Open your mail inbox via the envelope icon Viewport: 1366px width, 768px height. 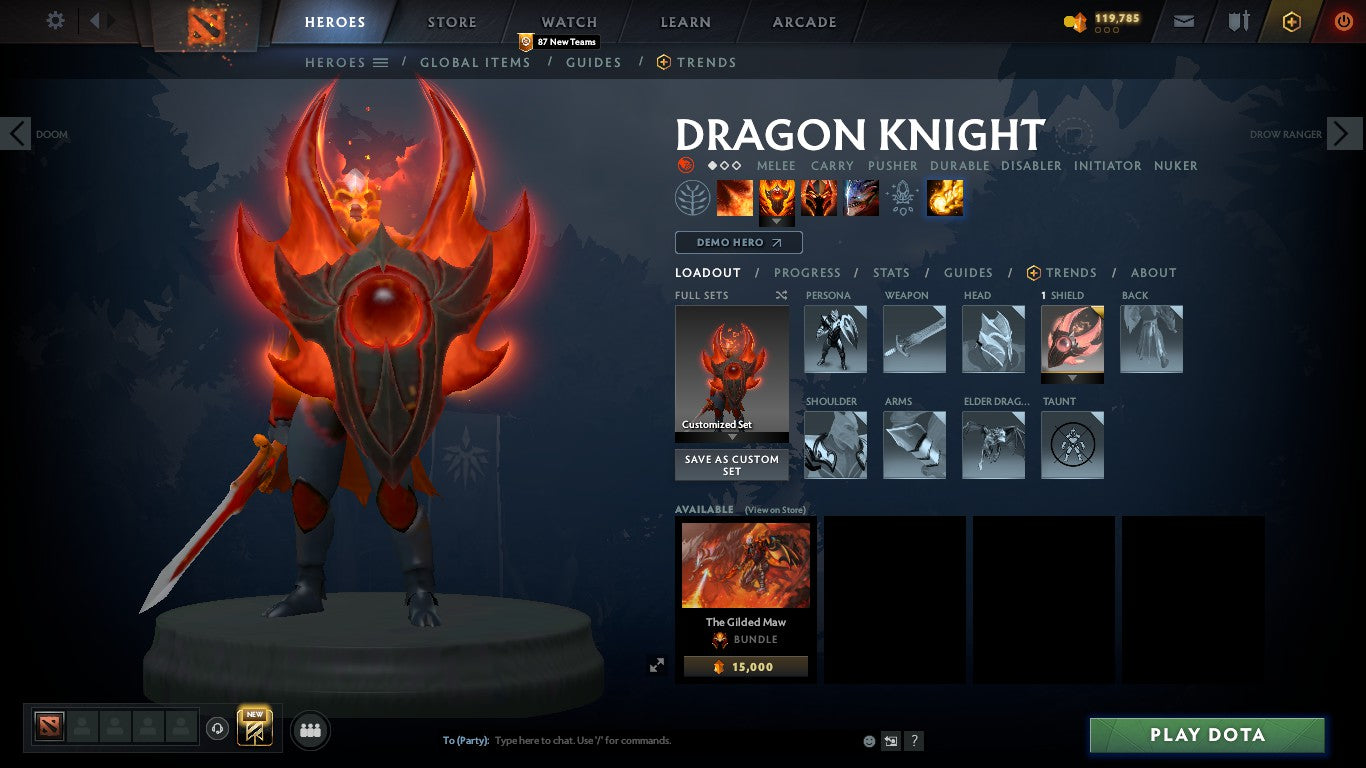click(x=1183, y=20)
